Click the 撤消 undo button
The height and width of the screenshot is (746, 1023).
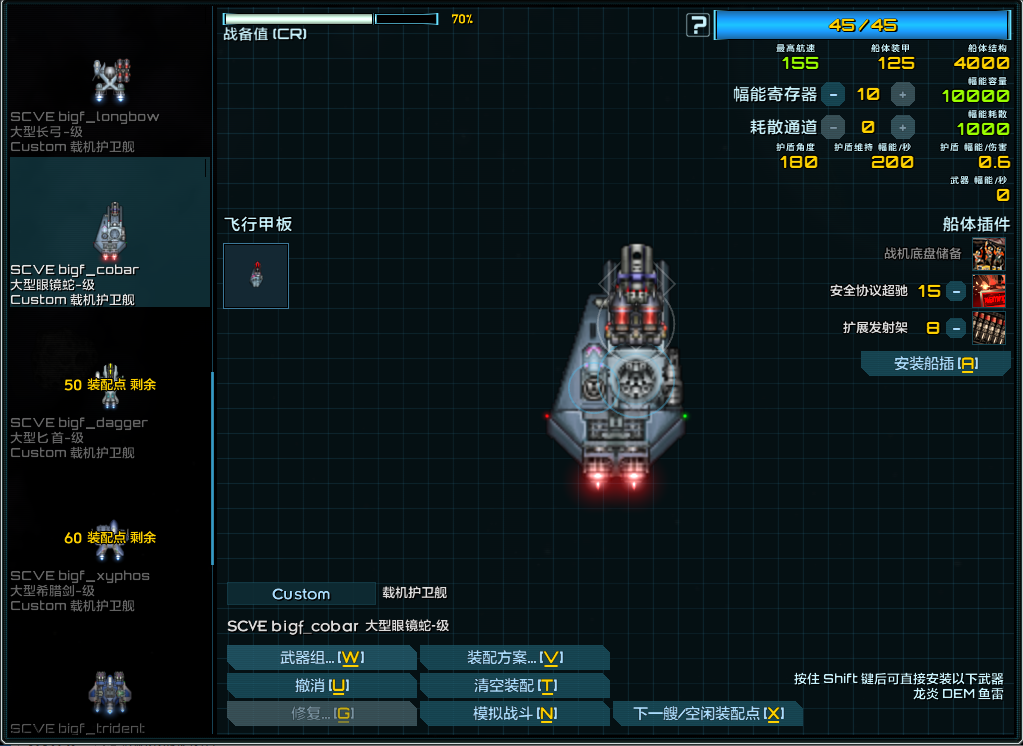point(321,685)
